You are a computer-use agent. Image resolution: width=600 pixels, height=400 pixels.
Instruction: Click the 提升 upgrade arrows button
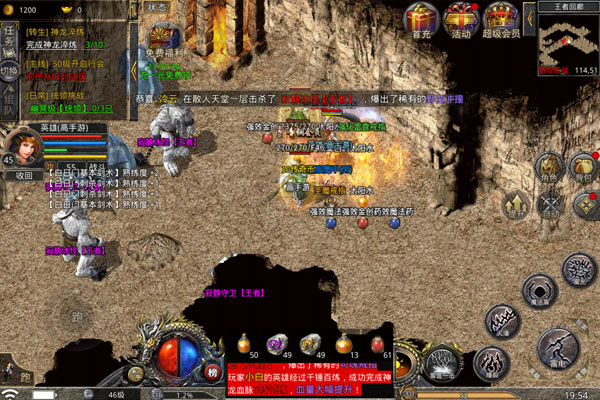pyautogui.click(x=515, y=204)
